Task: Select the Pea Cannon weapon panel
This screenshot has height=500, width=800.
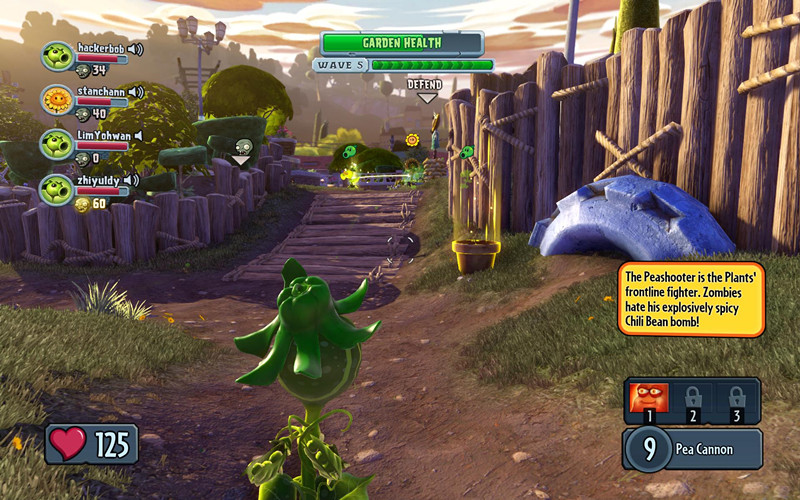Action: [x=692, y=449]
